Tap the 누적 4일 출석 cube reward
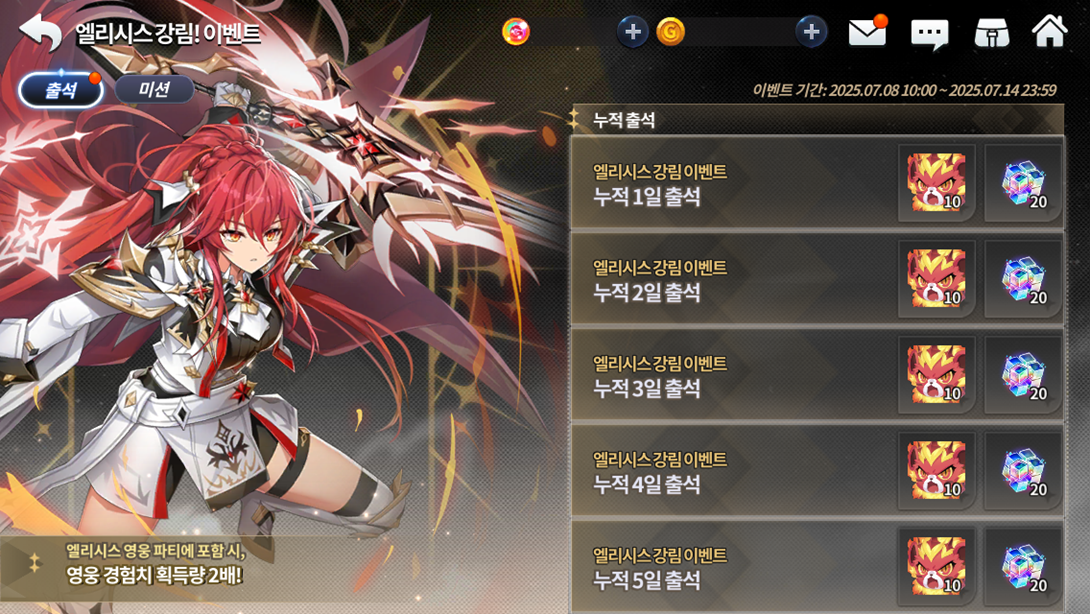 pos(1023,471)
